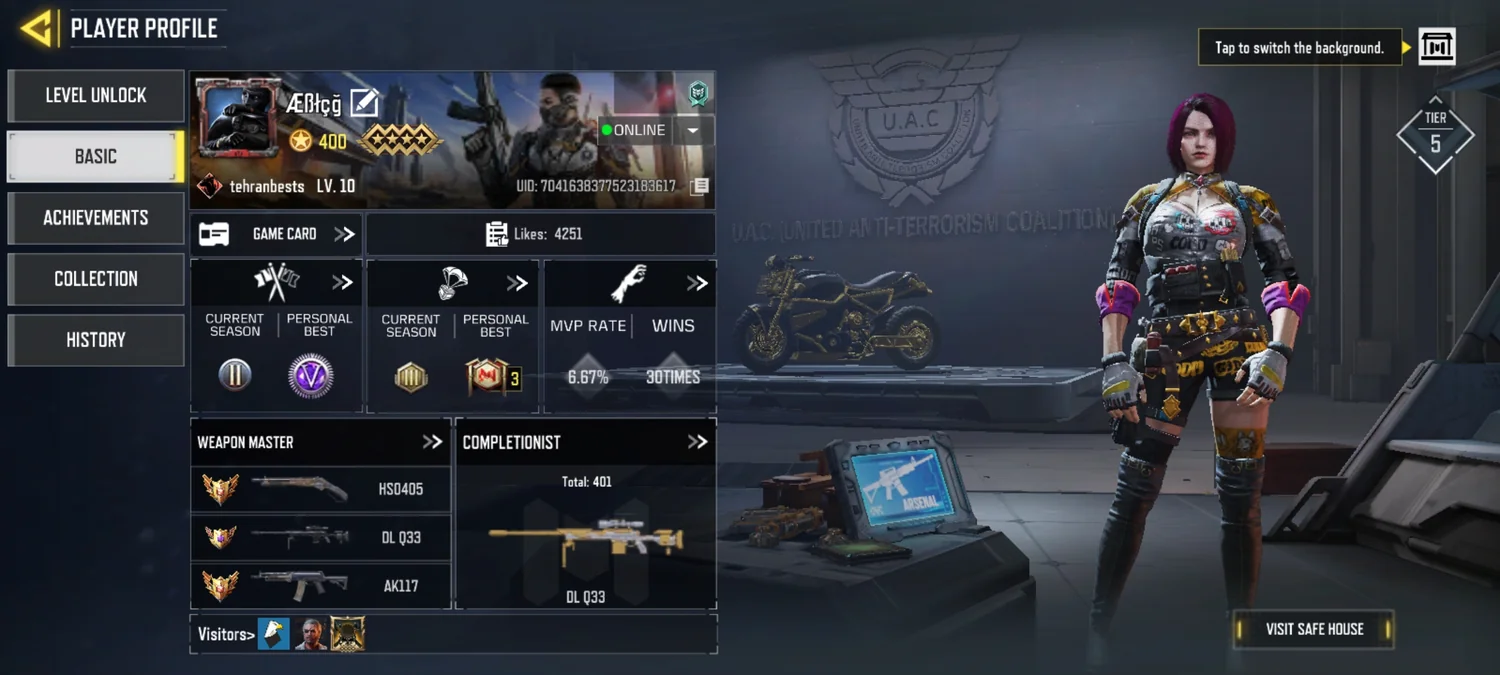Select the Basic profile tab

(x=96, y=157)
